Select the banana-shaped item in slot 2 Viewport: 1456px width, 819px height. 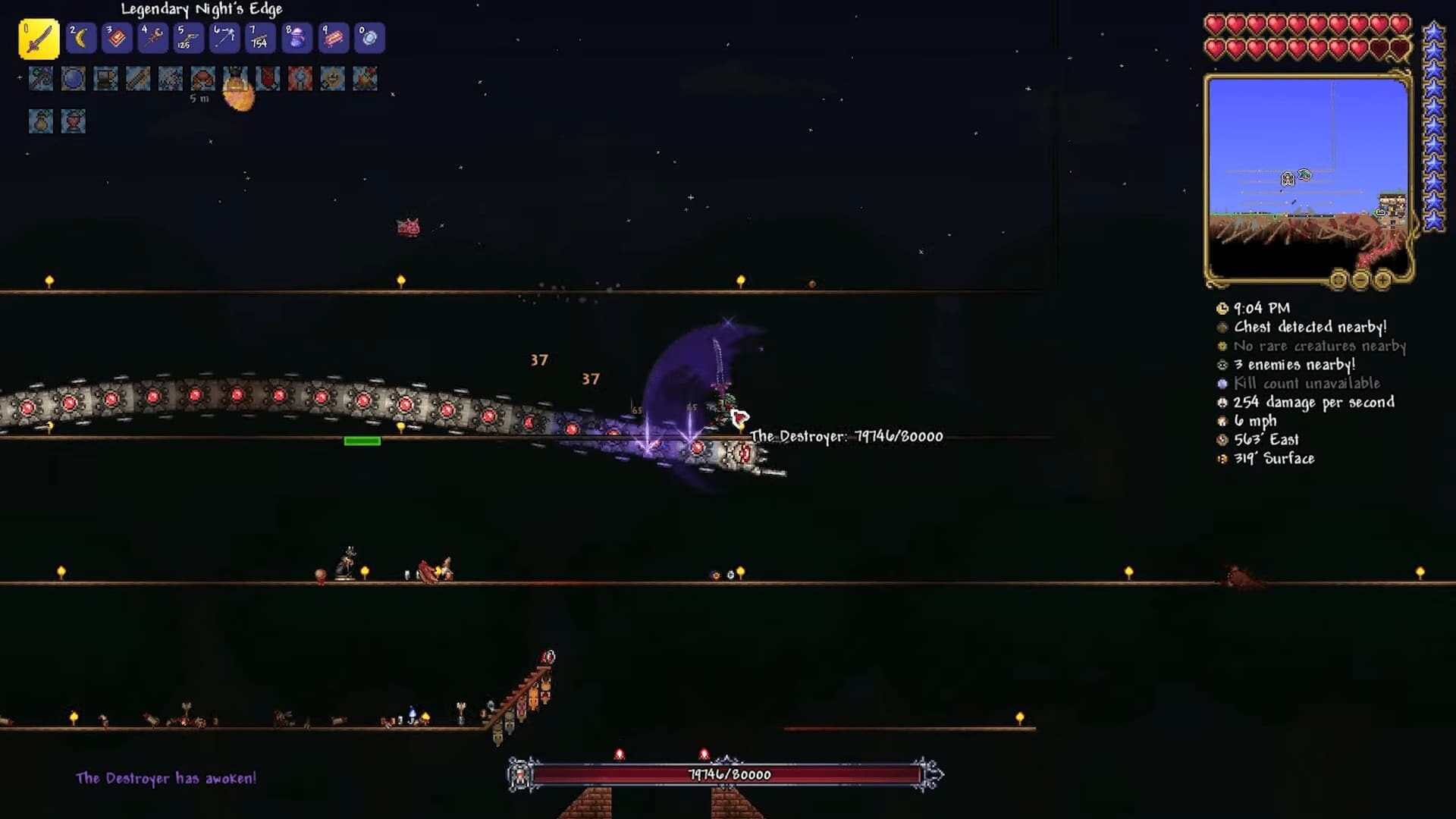[81, 38]
